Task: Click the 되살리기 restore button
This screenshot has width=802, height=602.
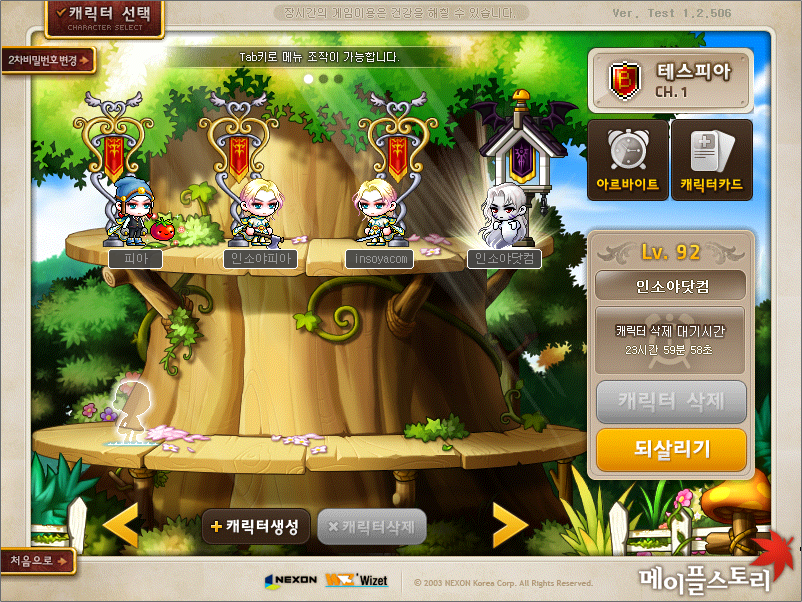Action: point(671,449)
